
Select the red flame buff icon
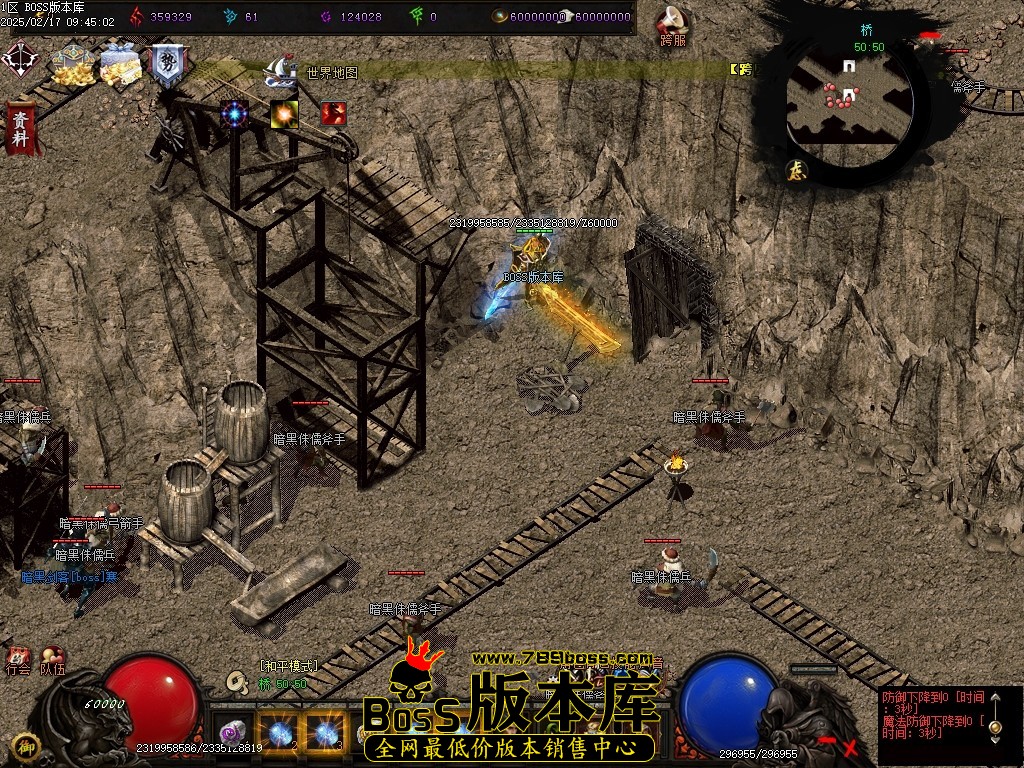click(x=333, y=113)
